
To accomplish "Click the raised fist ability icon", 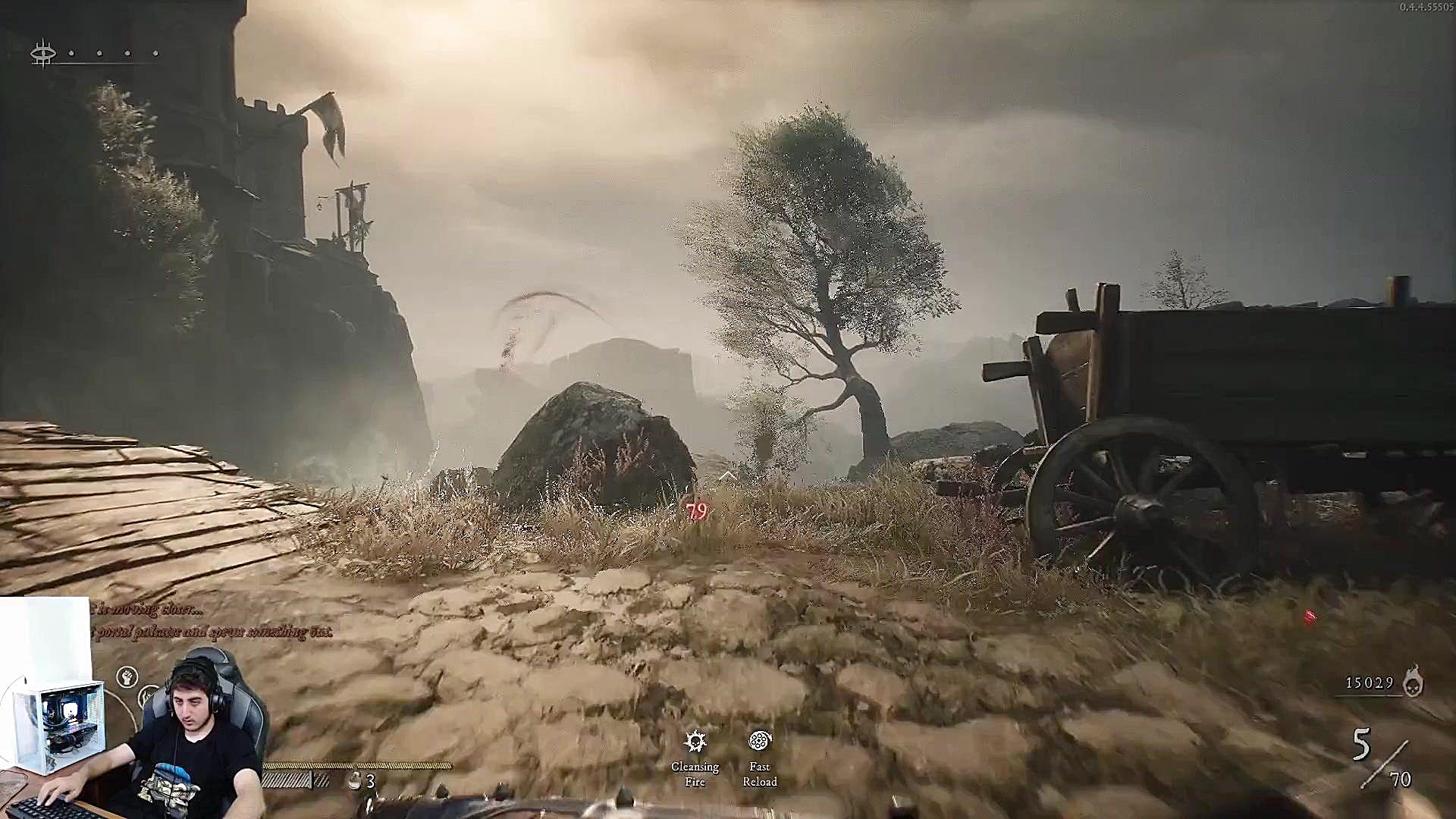I will click(127, 676).
